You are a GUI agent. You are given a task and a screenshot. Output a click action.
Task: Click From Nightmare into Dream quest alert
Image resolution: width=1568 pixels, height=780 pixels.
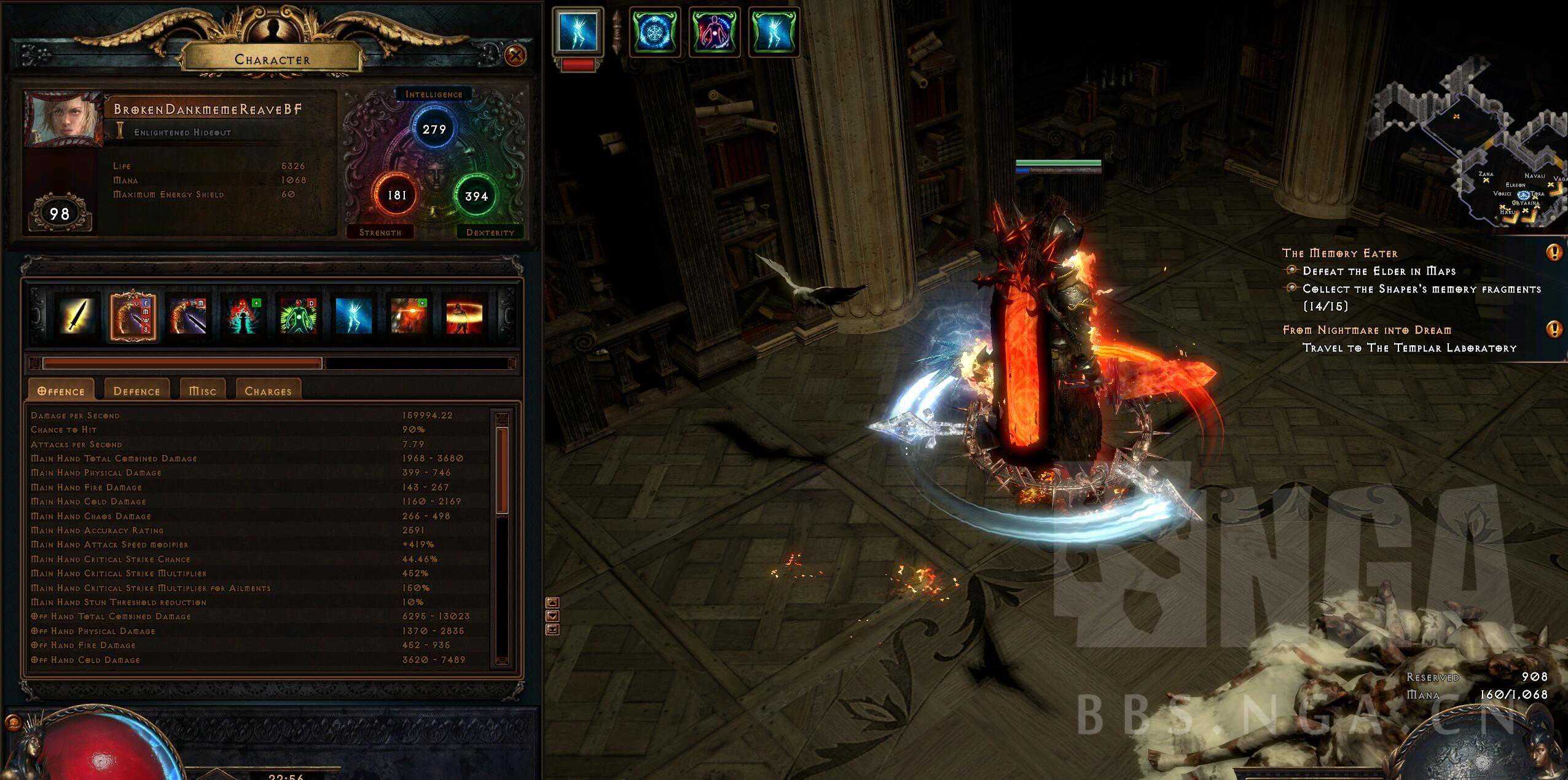[x=1554, y=330]
